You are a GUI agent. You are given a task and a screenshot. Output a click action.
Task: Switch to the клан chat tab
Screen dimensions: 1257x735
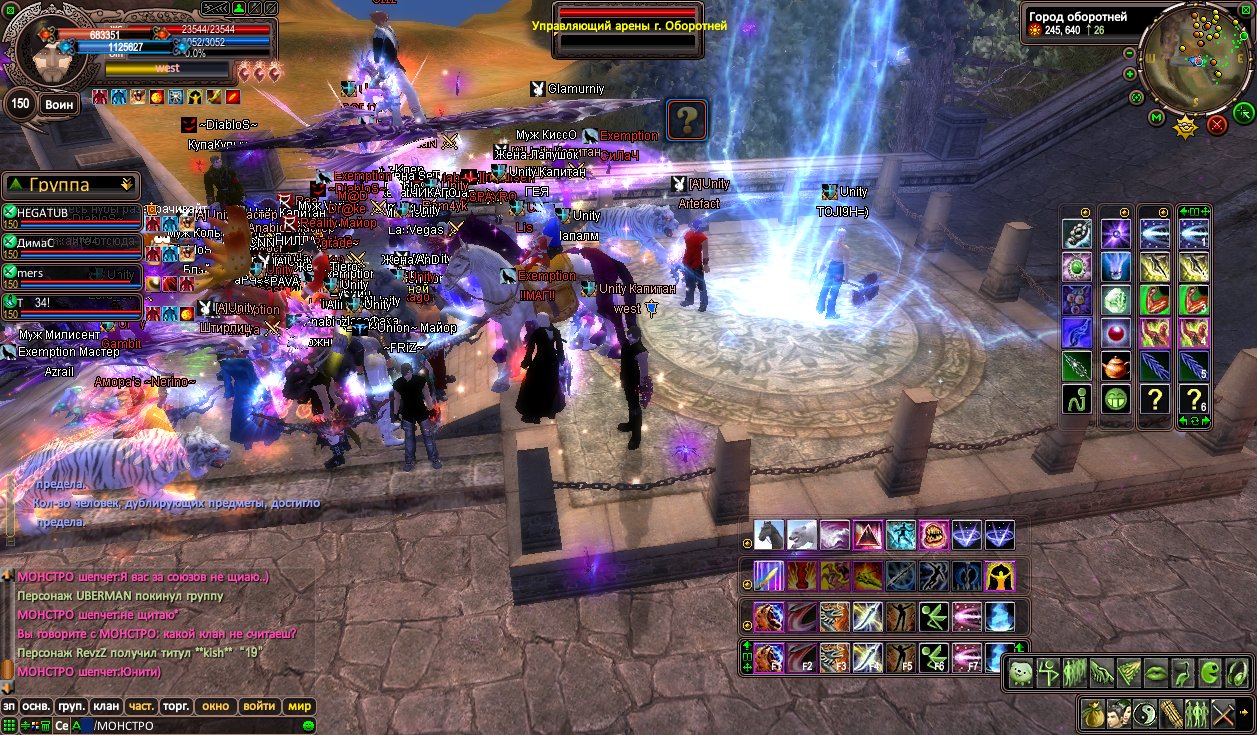pyautogui.click(x=105, y=706)
